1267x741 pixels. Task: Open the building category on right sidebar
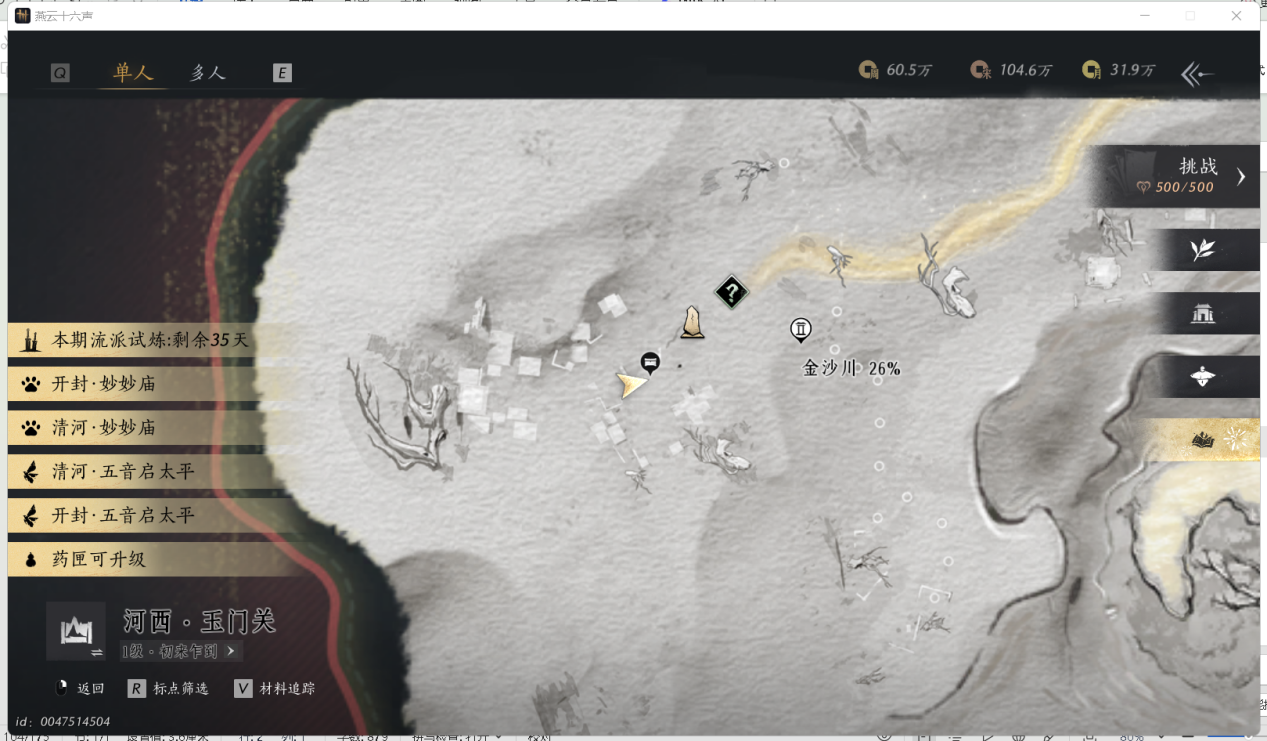[x=1202, y=314]
